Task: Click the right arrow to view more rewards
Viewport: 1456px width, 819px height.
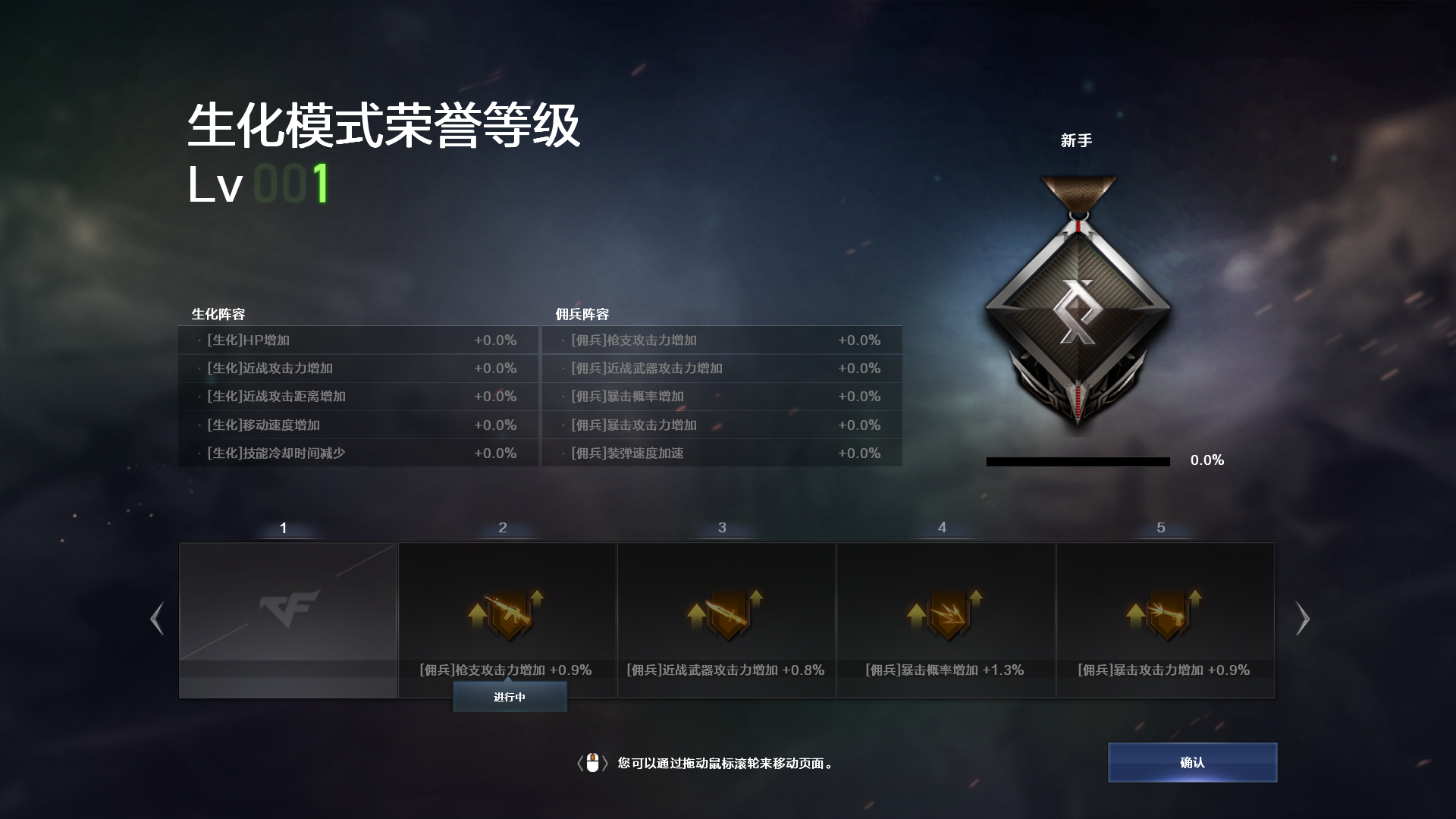Action: pos(1302,619)
